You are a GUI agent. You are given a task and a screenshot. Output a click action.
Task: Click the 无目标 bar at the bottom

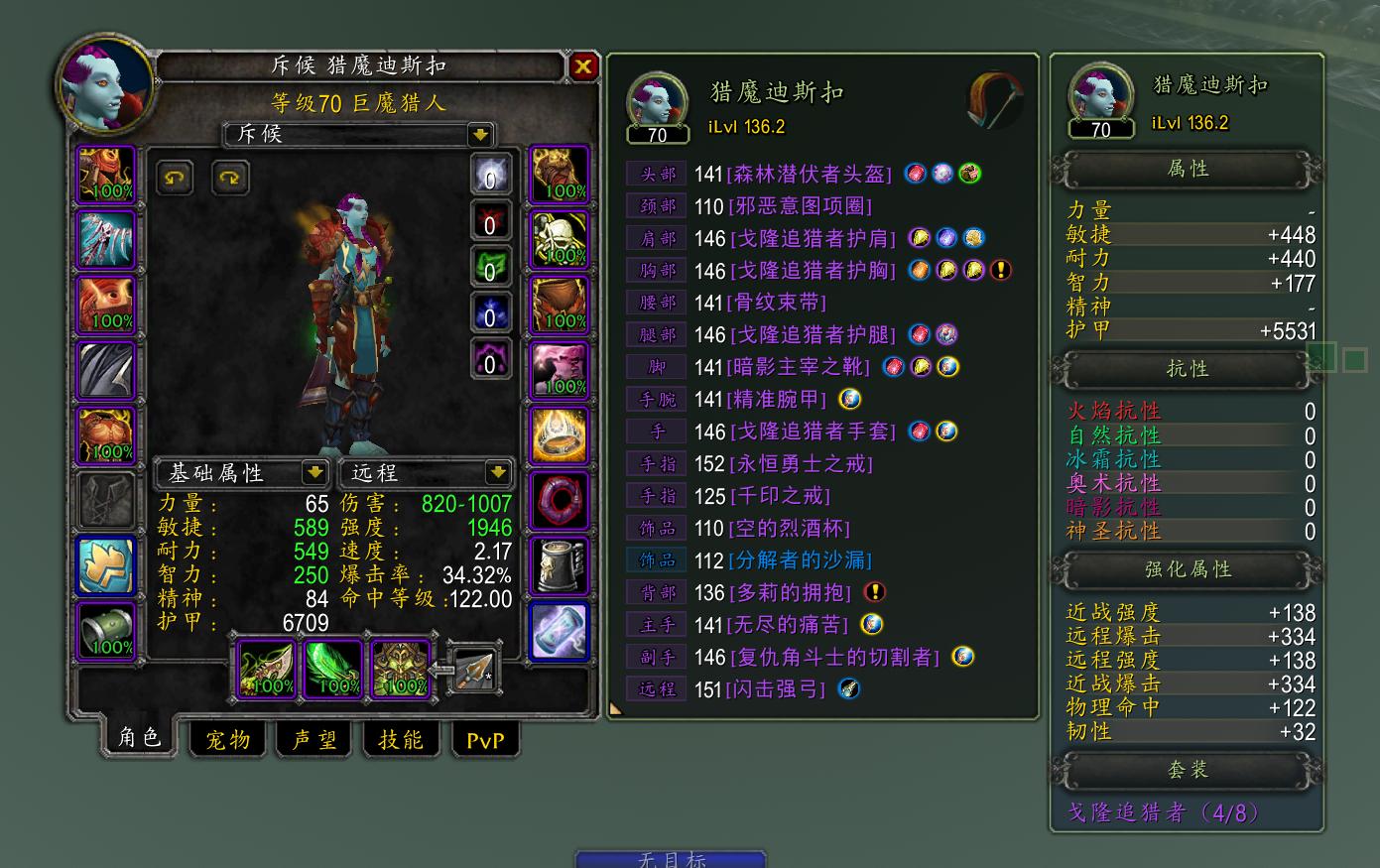tap(673, 862)
